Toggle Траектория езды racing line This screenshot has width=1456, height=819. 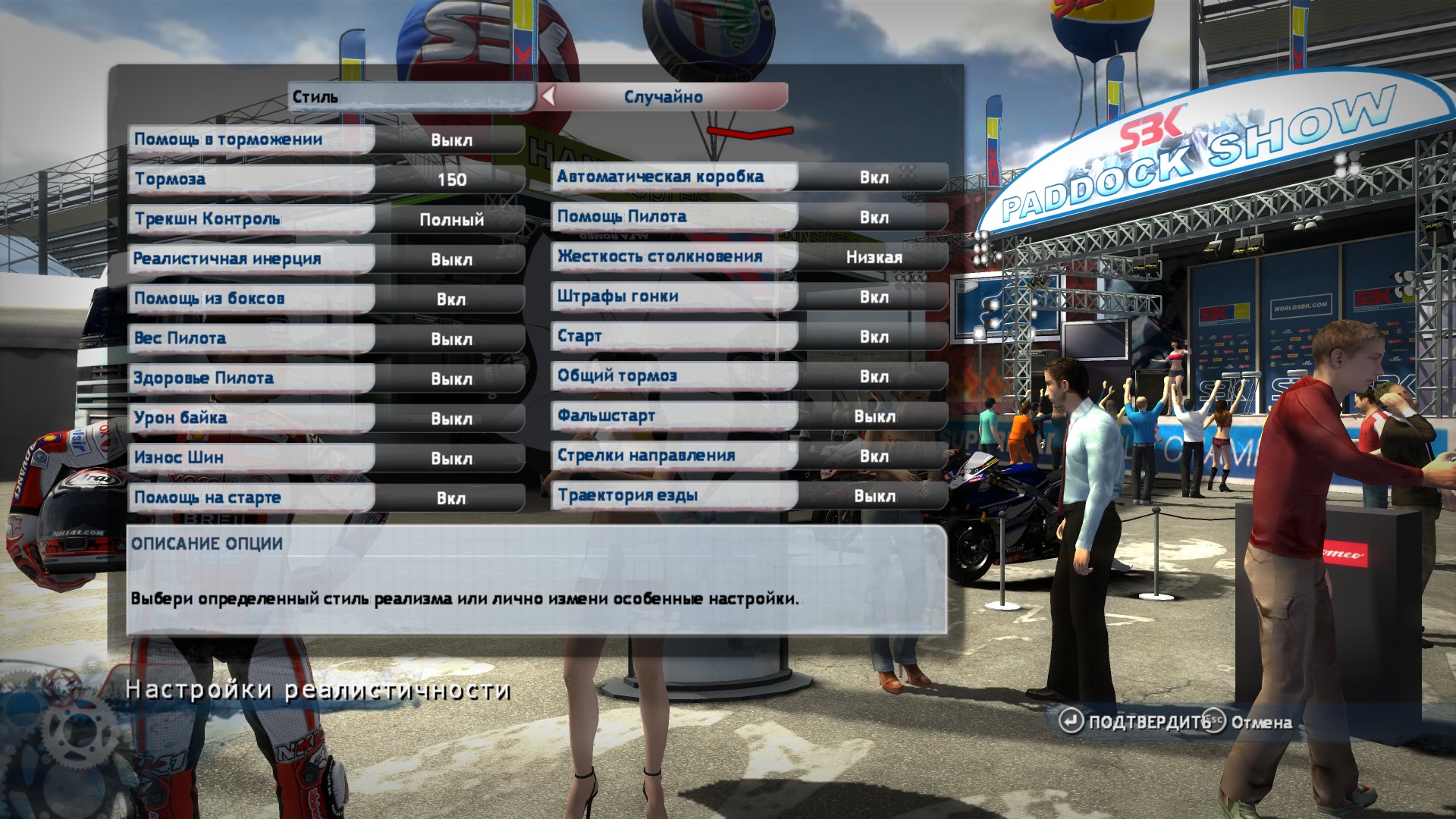[749, 496]
